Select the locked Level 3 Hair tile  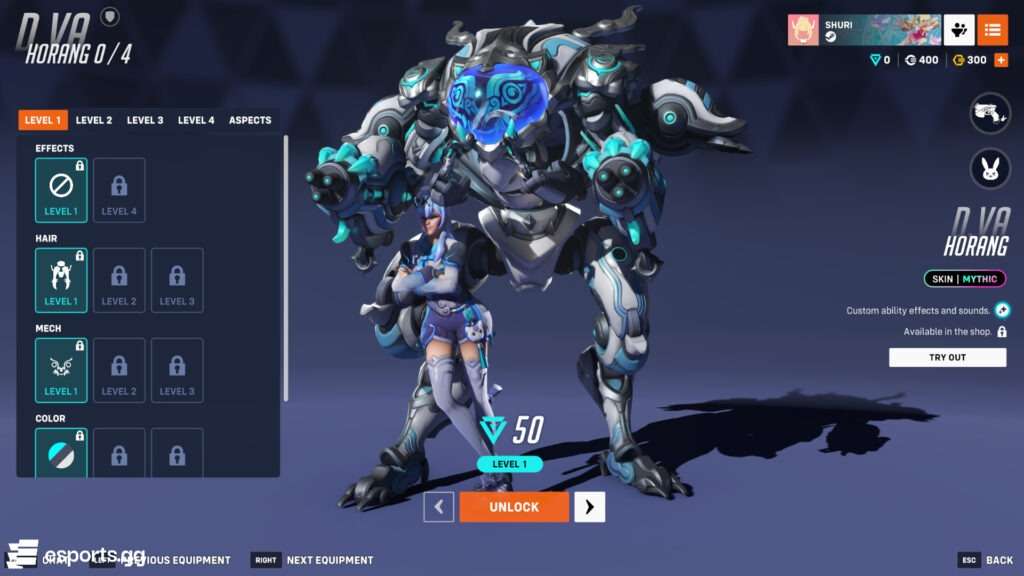click(x=177, y=280)
